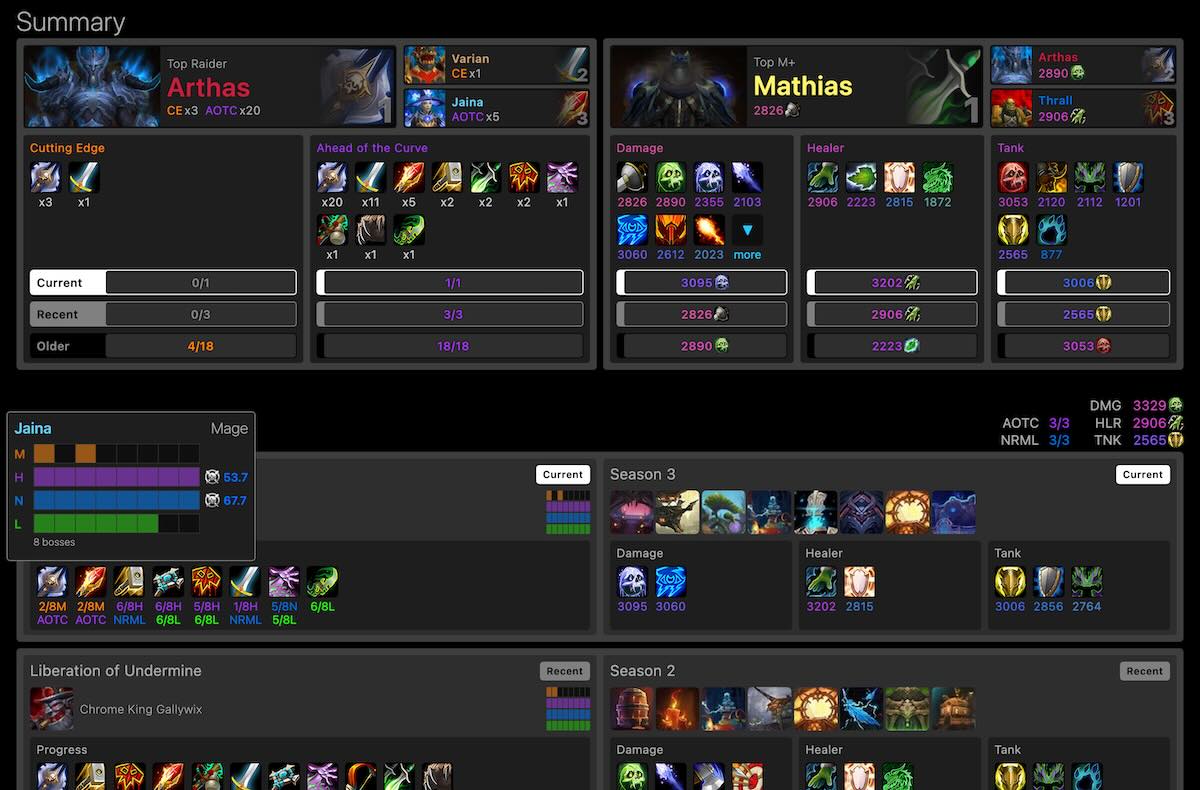The image size is (1200, 790).
Task: Select the 3006 top Tank score bar
Action: (x=1084, y=283)
